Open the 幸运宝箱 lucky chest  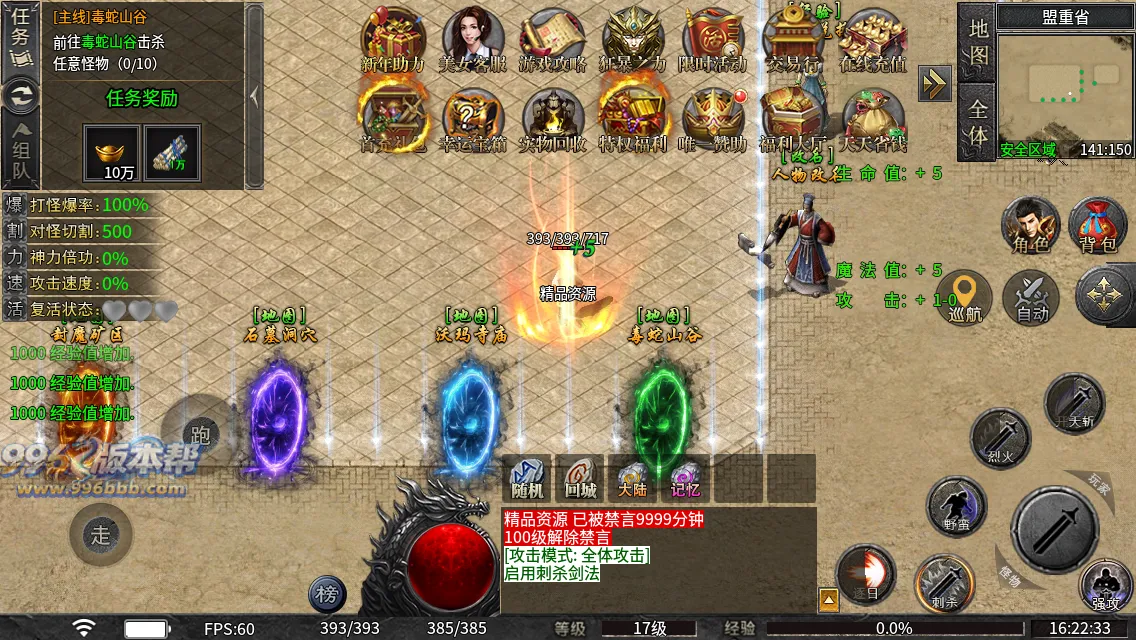[473, 120]
